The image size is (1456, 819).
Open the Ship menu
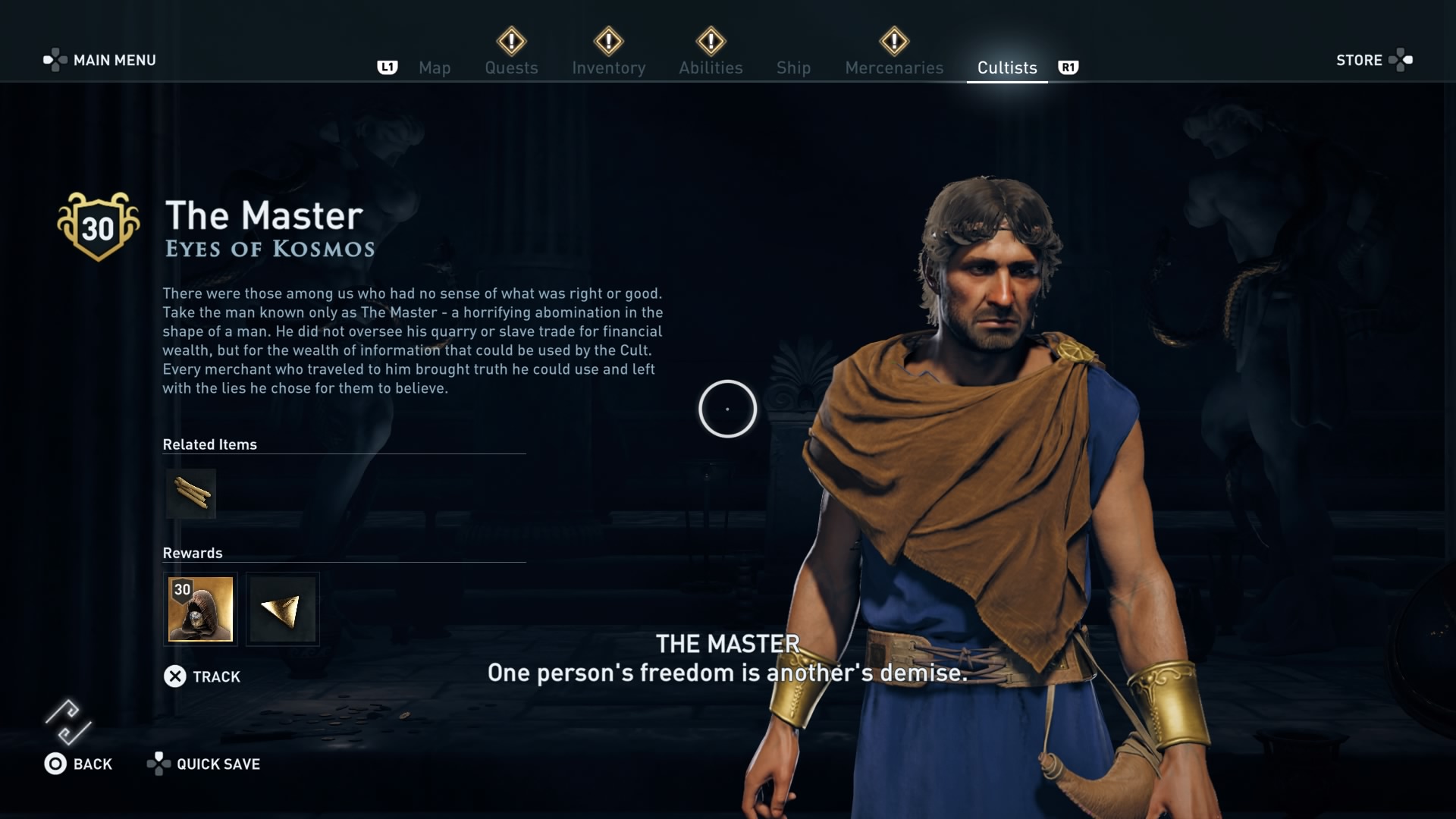(x=793, y=67)
